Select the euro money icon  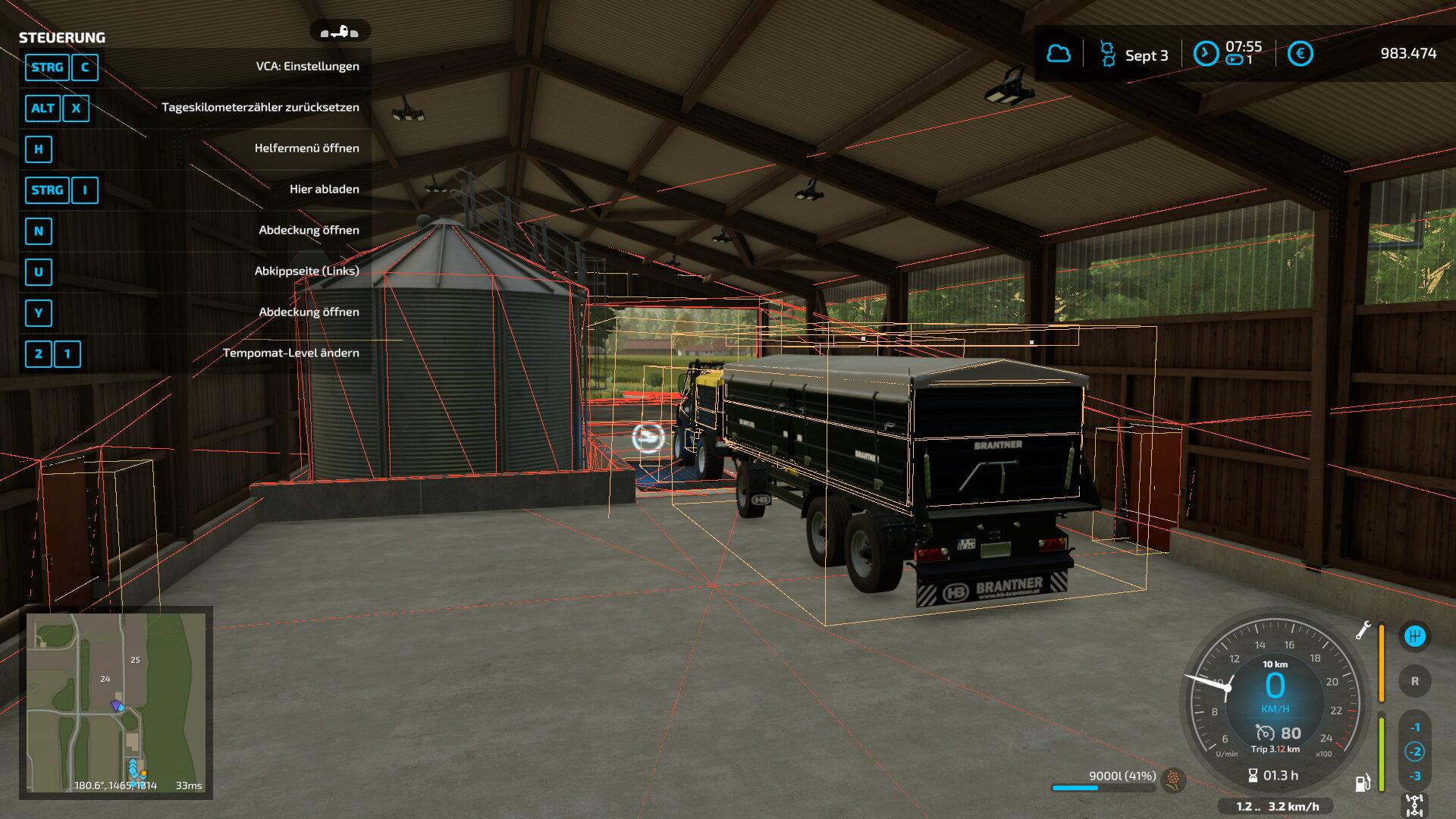click(1300, 54)
